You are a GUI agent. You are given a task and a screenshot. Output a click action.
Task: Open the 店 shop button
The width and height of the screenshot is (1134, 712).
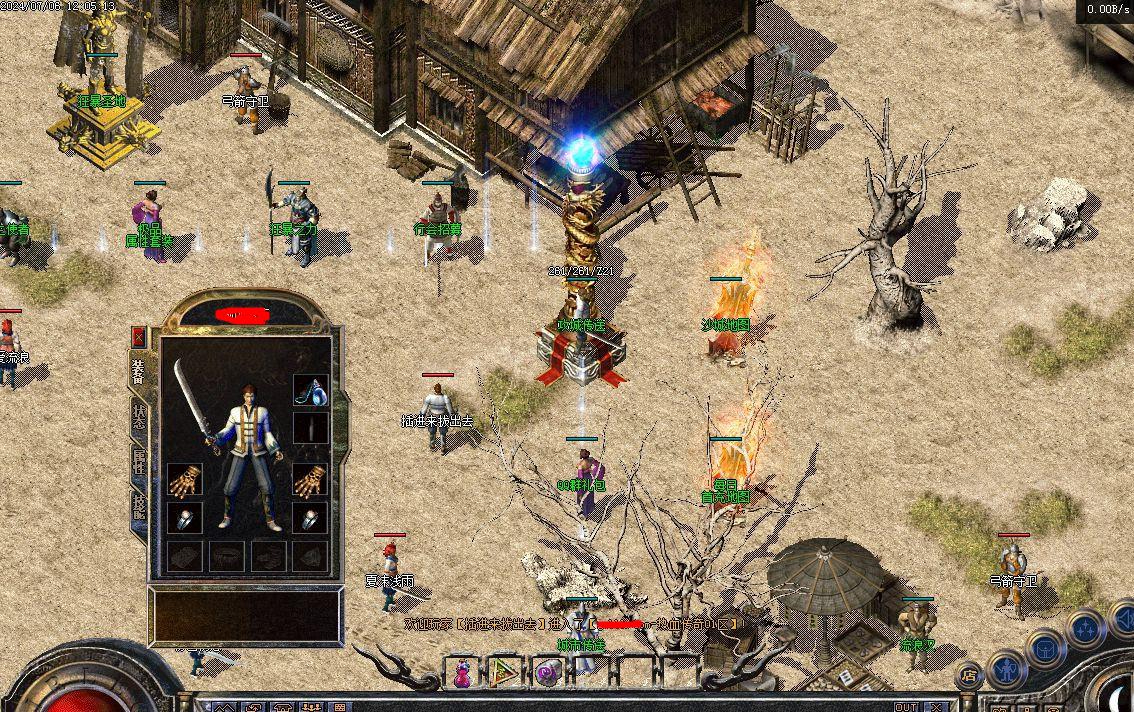point(967,677)
